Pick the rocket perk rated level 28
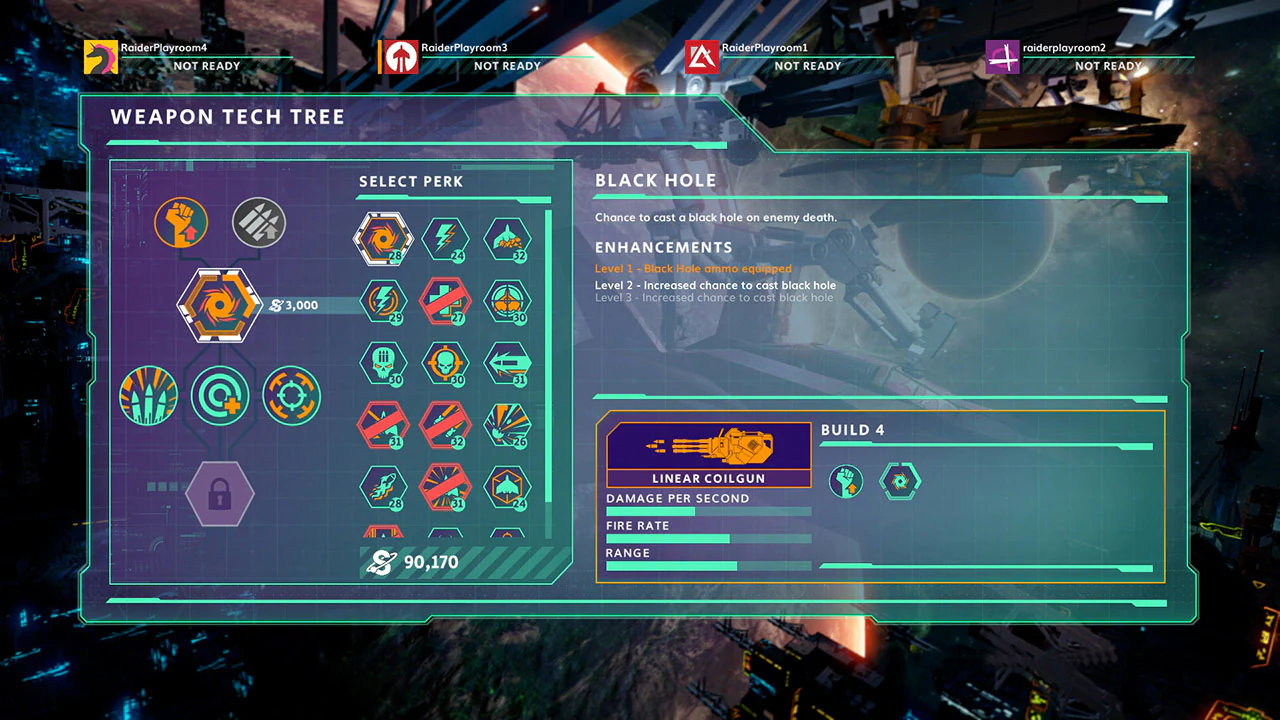Viewport: 1280px width, 720px height. coord(385,487)
